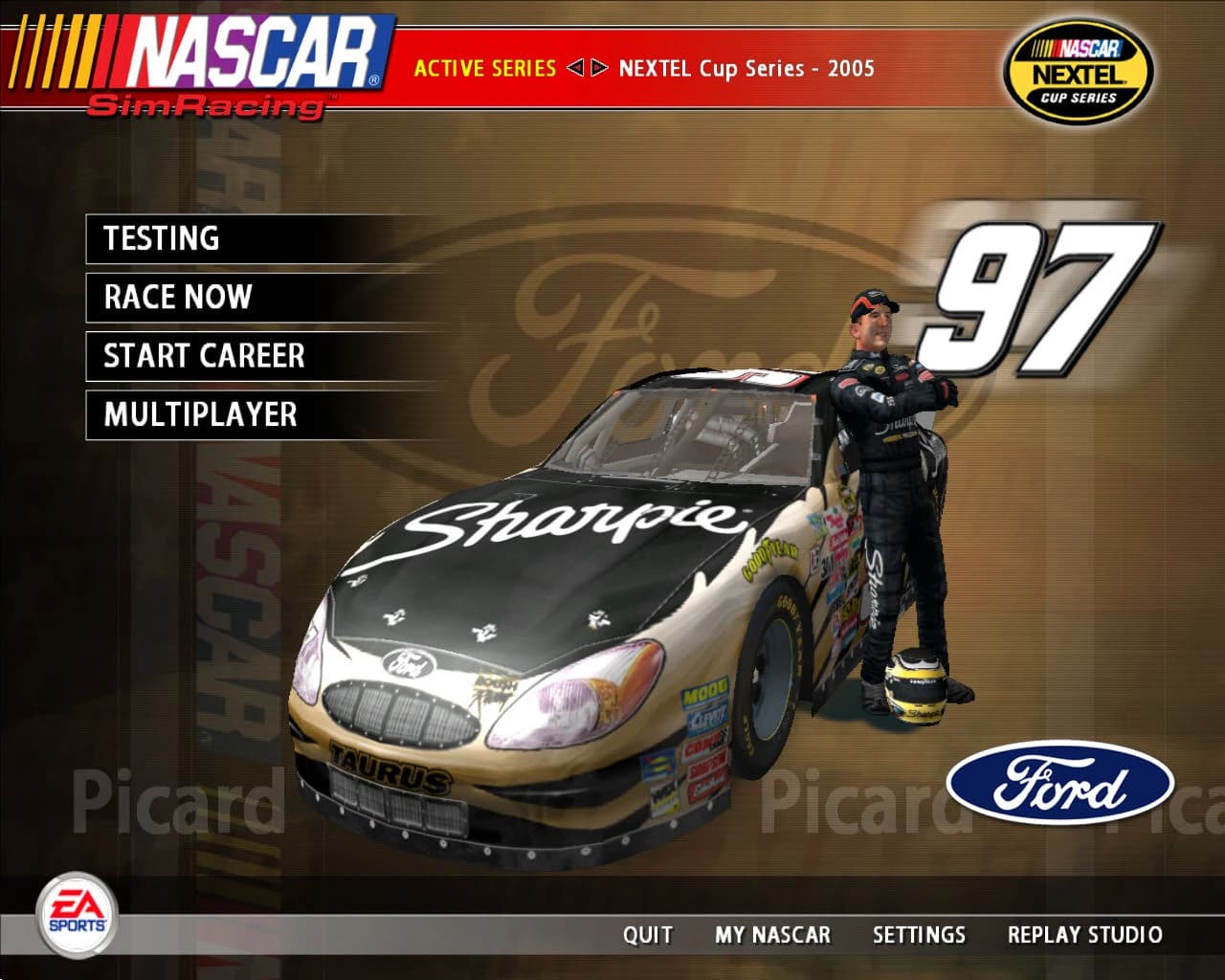Click QUIT to exit the game
1225x980 pixels.
[648, 935]
